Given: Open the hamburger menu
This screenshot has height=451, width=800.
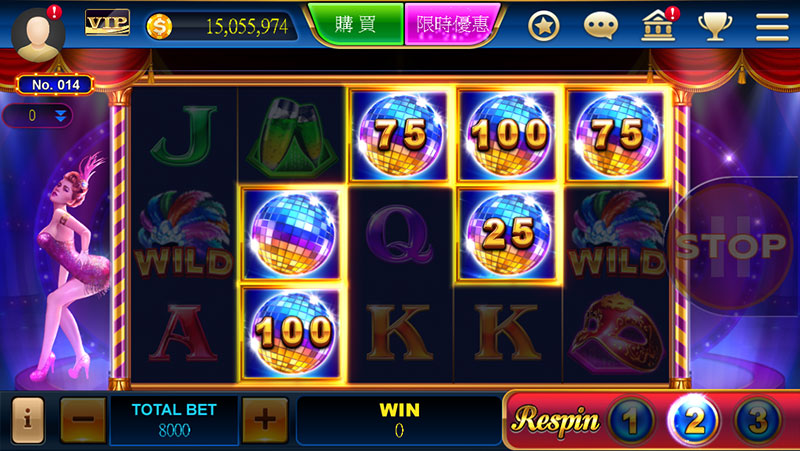Looking at the screenshot, I should (x=772, y=27).
